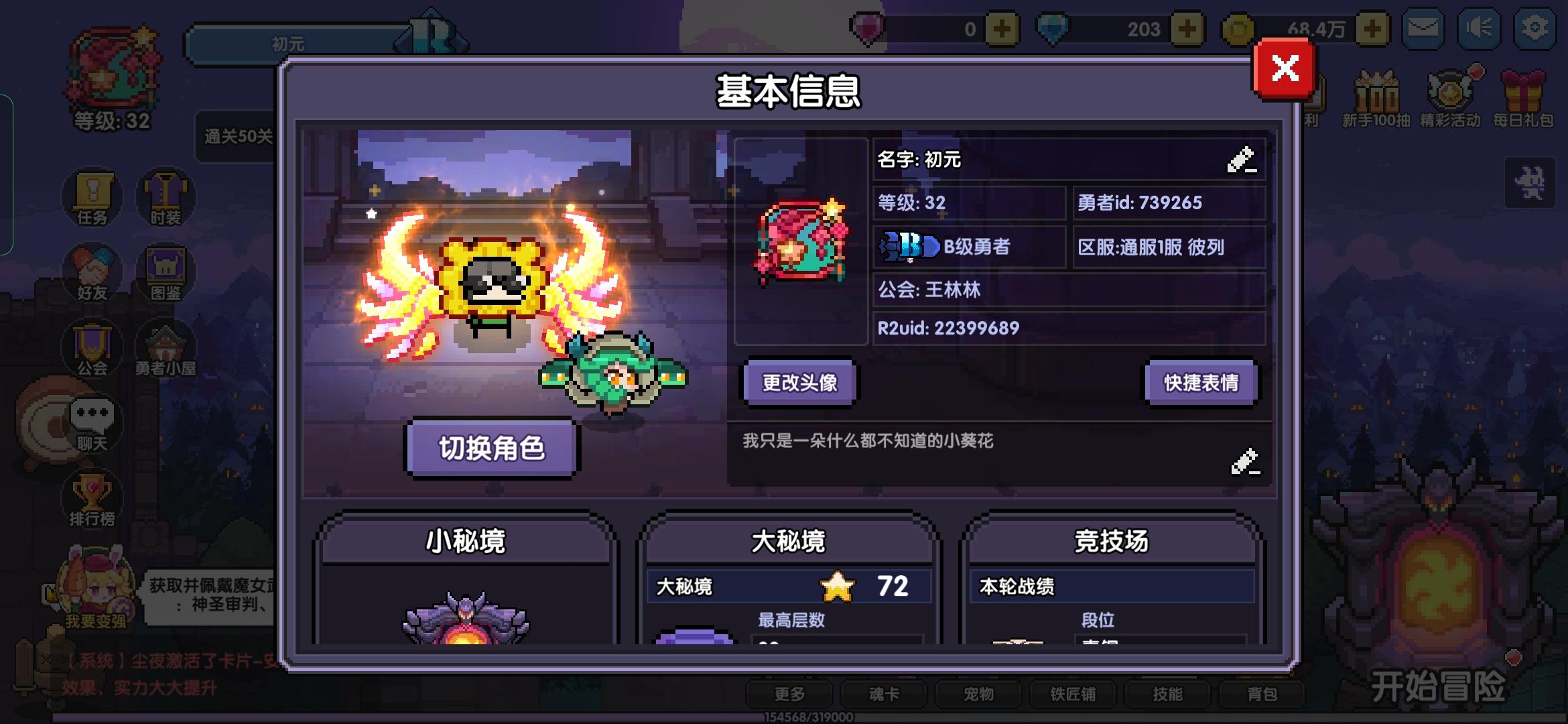Open the mailbox envelope icon
Image resolution: width=1568 pixels, height=724 pixels.
click(x=1423, y=29)
